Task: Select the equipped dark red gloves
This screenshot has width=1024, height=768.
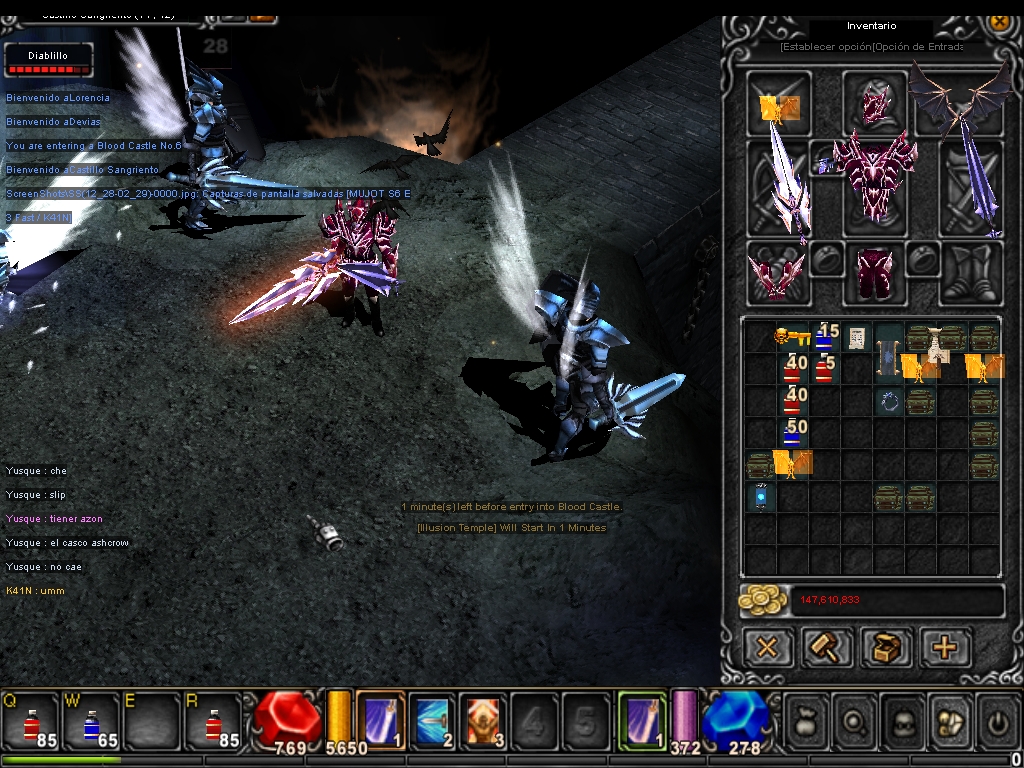Action: pyautogui.click(x=777, y=272)
